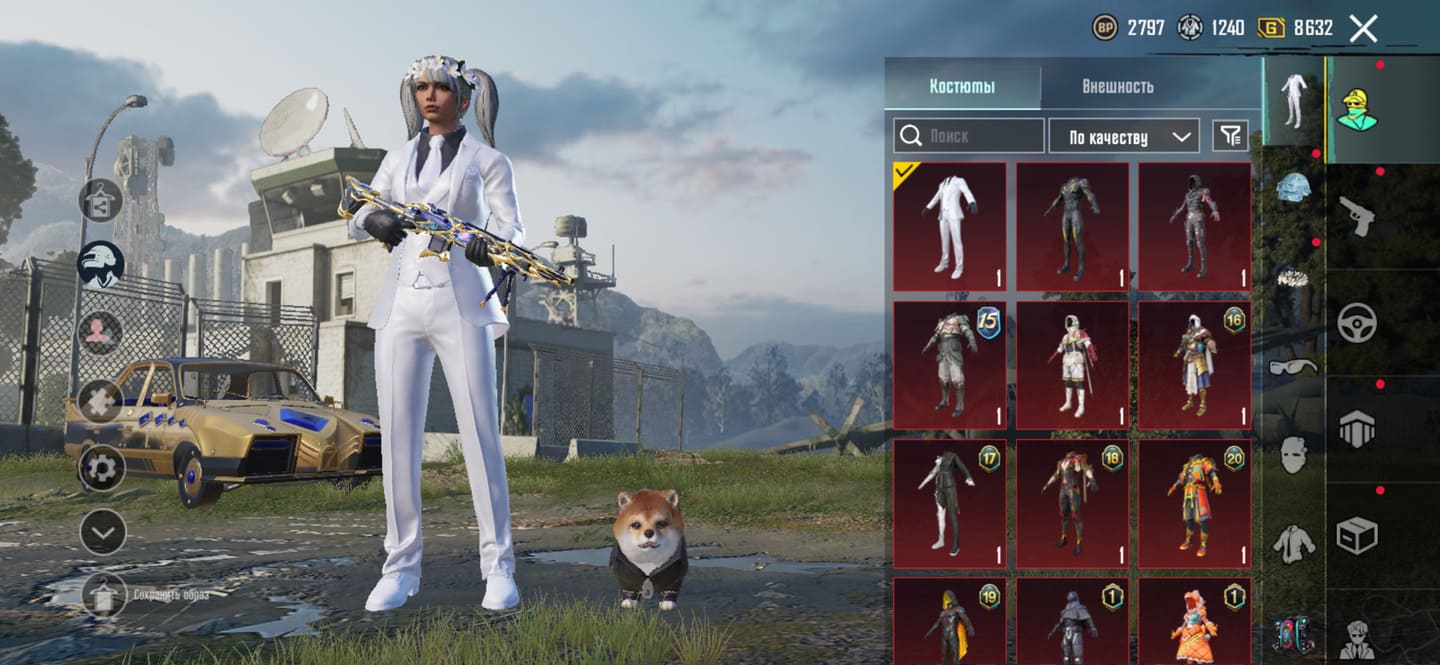Image resolution: width=1440 pixels, height=665 pixels.
Task: Open the По качеству sorting dropdown
Action: pyautogui.click(x=1123, y=137)
